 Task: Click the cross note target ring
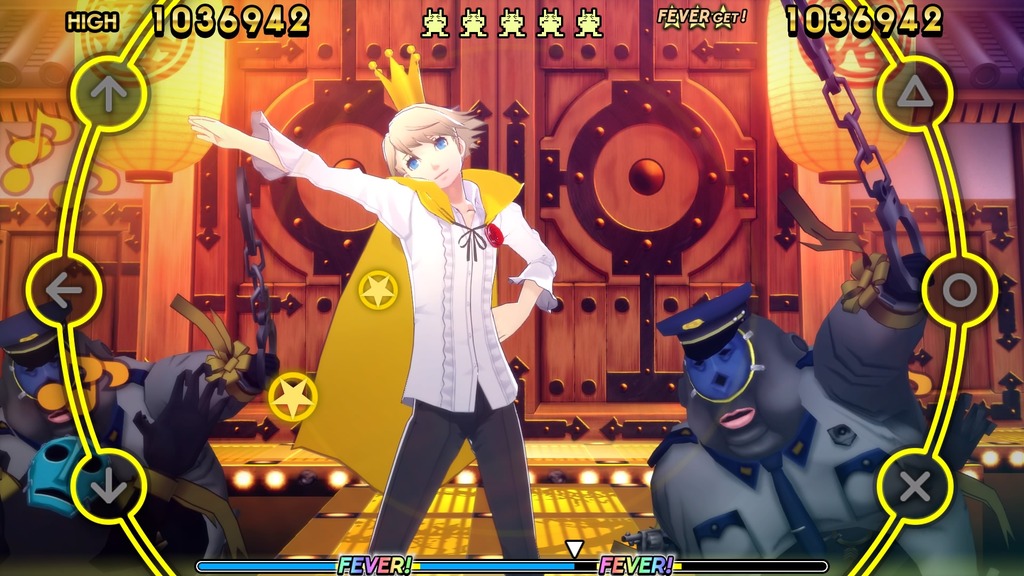pyautogui.click(x=915, y=487)
